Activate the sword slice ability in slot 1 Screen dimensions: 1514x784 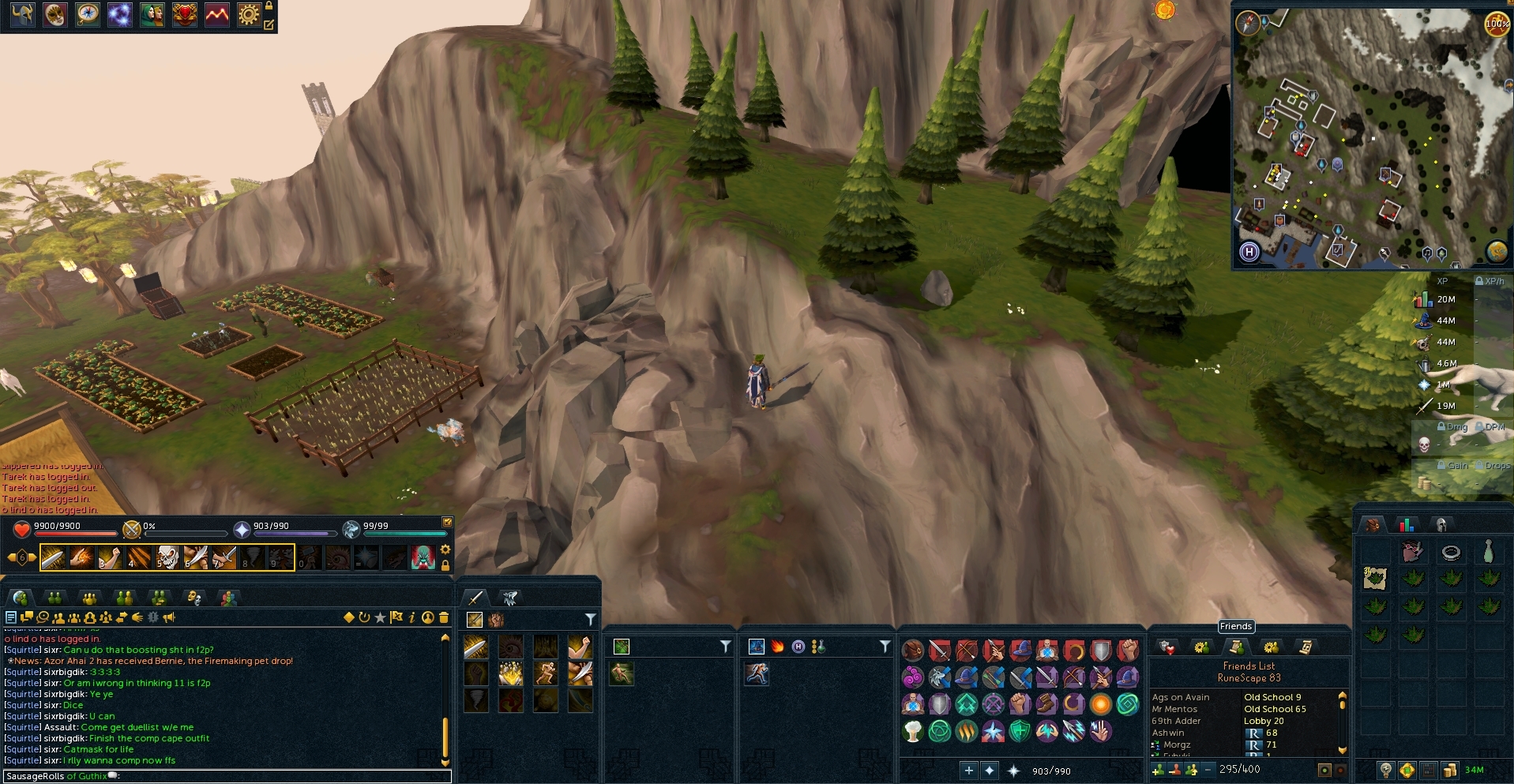tap(53, 557)
